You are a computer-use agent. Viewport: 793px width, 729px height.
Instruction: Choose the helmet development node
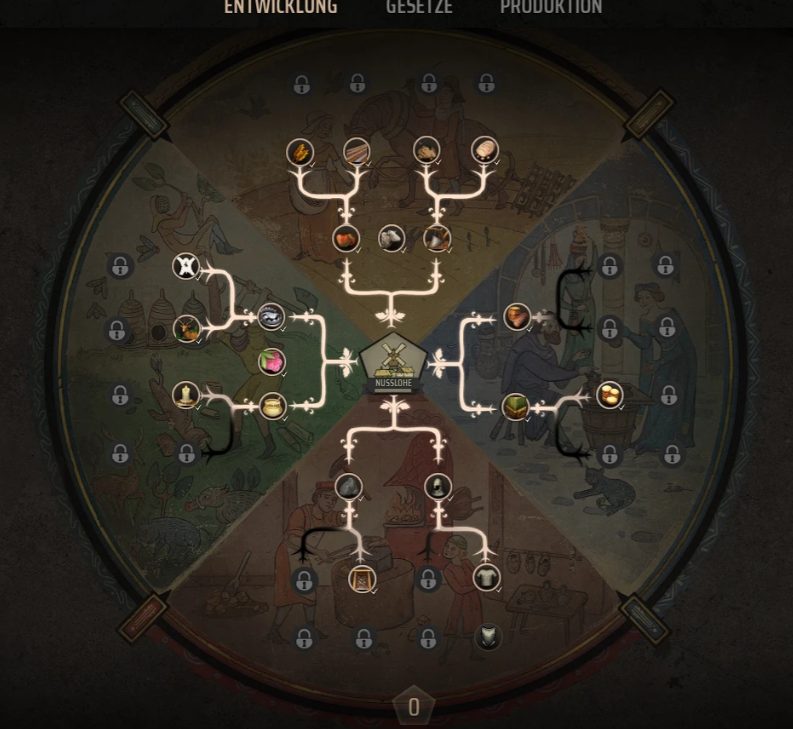pos(438,487)
